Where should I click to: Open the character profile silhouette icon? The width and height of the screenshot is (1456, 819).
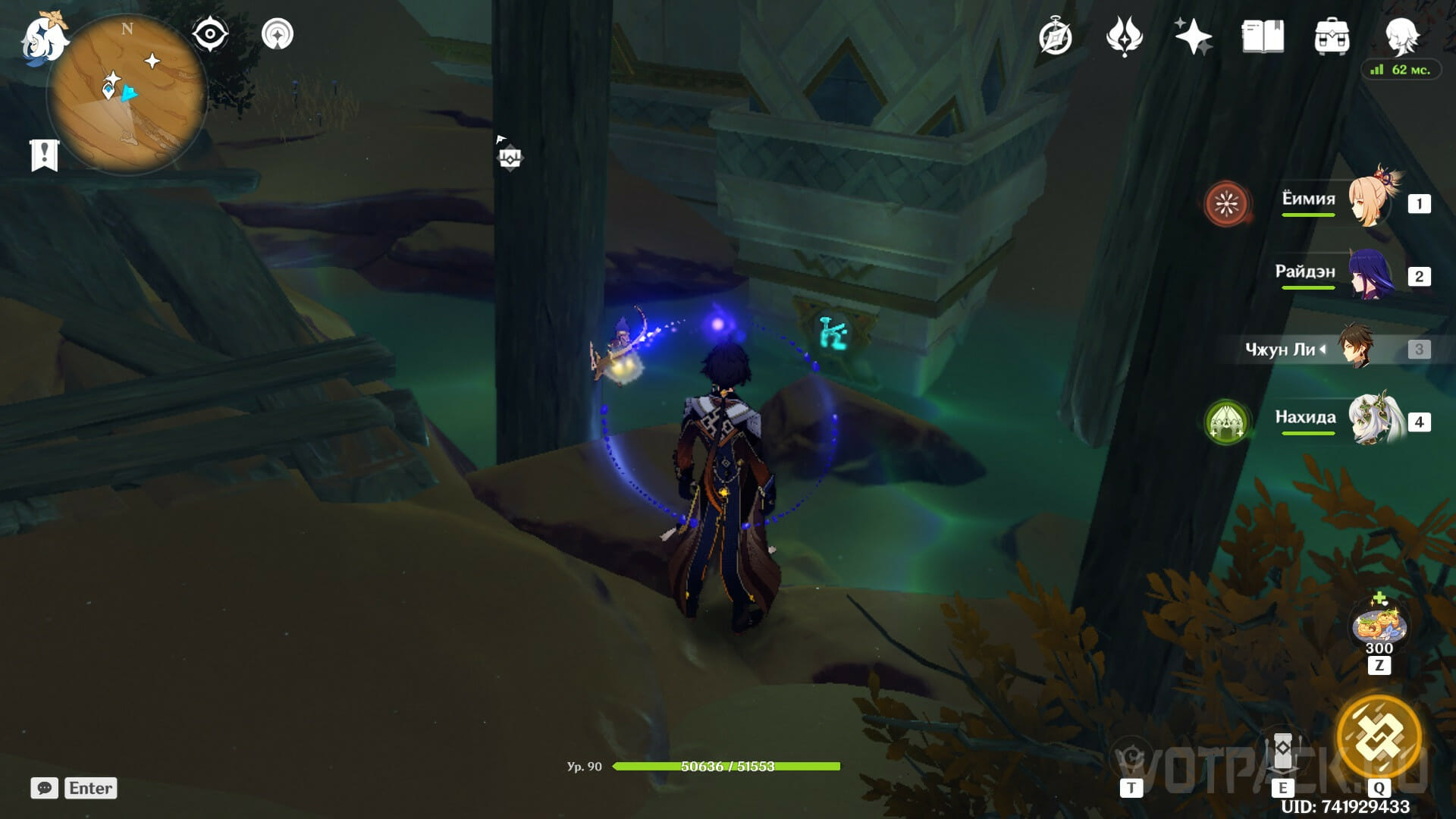point(1401,34)
